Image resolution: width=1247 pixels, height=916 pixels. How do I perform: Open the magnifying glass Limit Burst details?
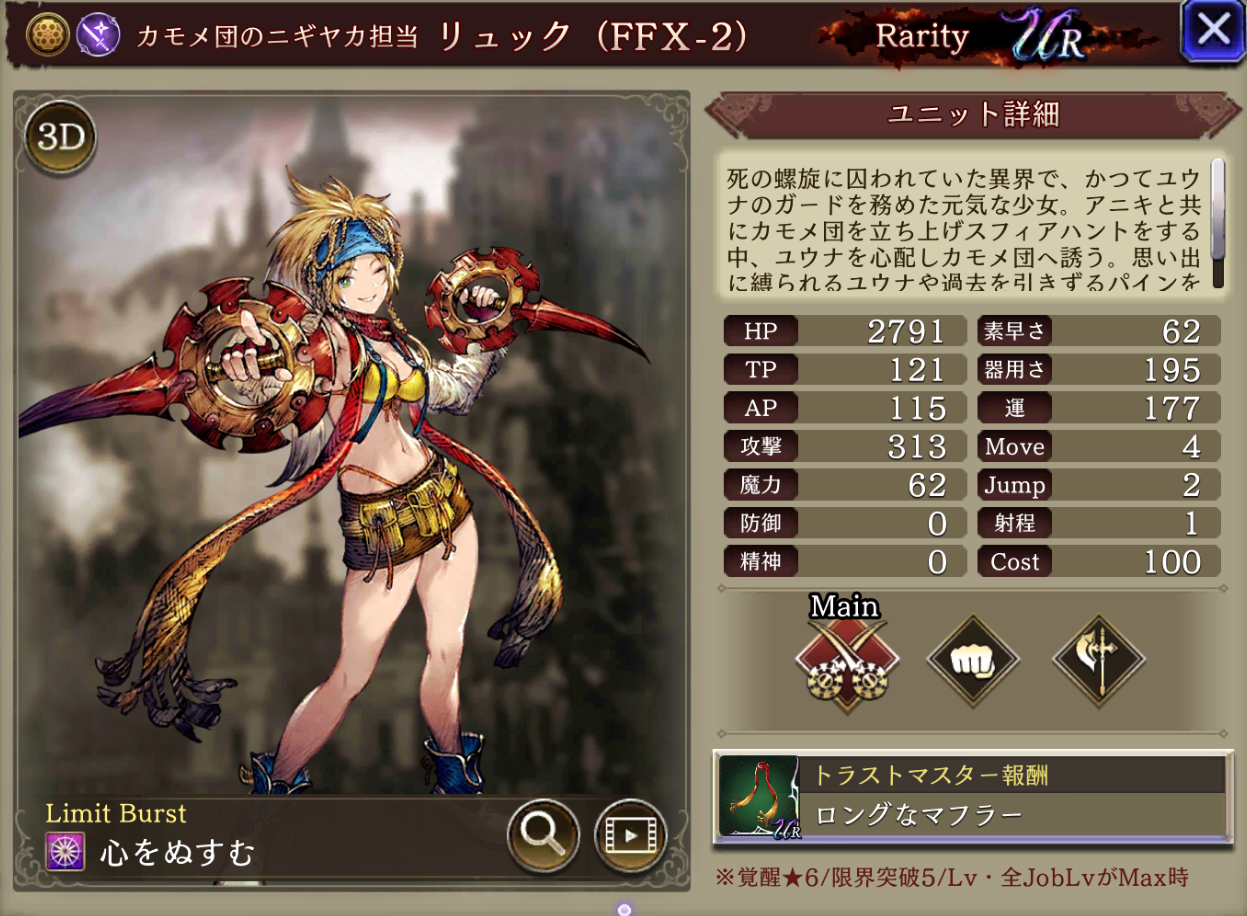pos(543,834)
